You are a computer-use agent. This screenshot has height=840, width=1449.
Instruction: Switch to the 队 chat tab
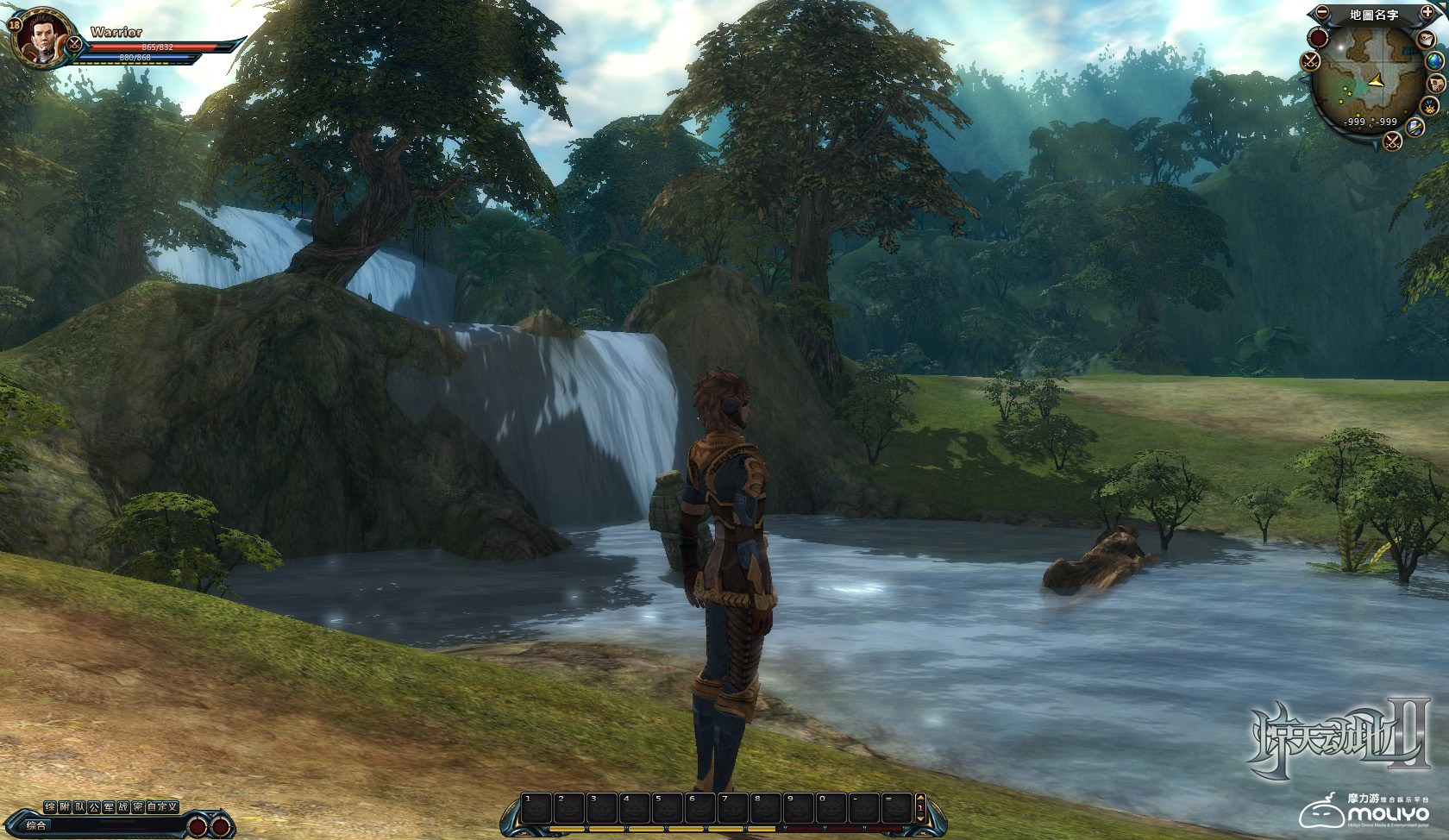coord(79,807)
